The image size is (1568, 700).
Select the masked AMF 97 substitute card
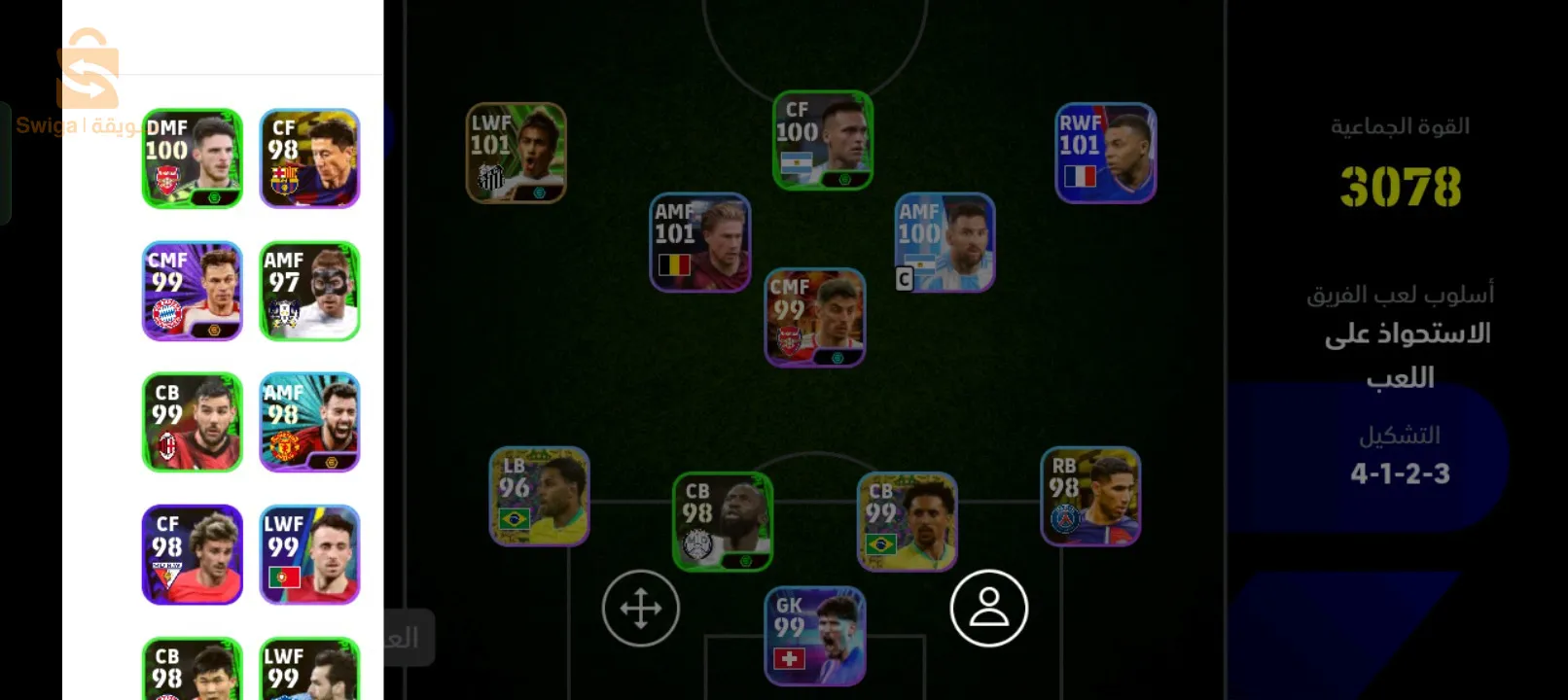point(309,291)
